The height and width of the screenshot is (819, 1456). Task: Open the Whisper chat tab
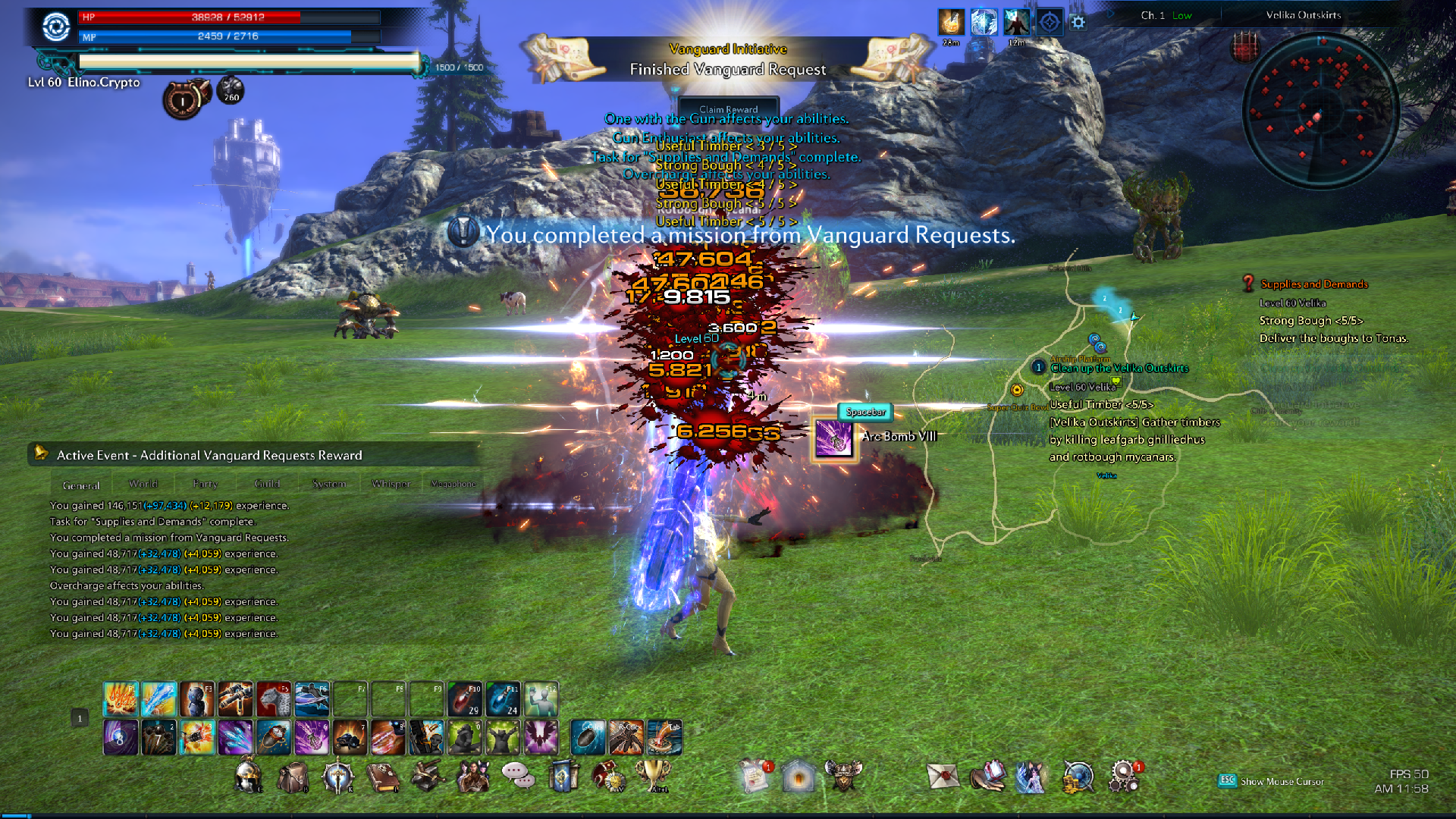point(391,484)
